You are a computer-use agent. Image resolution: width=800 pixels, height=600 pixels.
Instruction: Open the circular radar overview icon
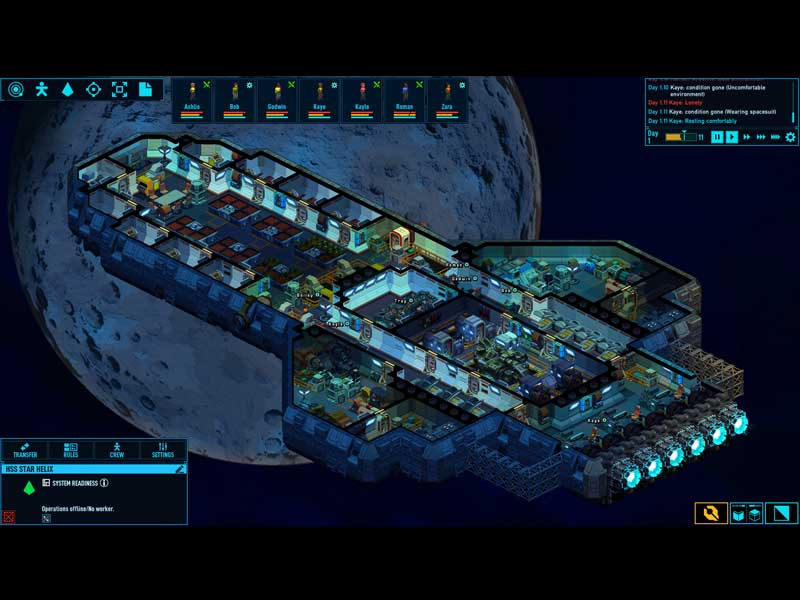tap(16, 89)
